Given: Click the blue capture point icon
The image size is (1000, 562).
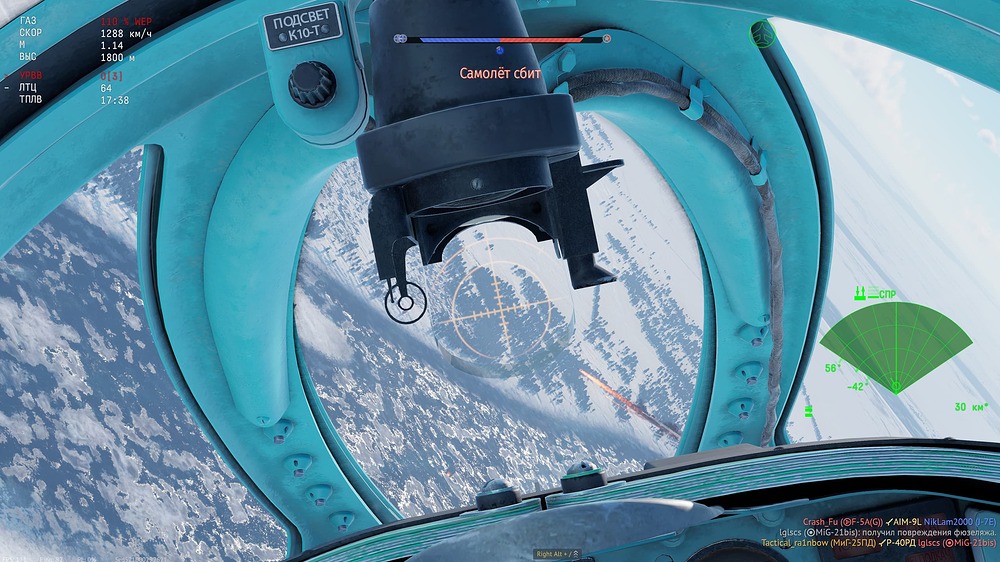Looking at the screenshot, I should [x=500, y=49].
